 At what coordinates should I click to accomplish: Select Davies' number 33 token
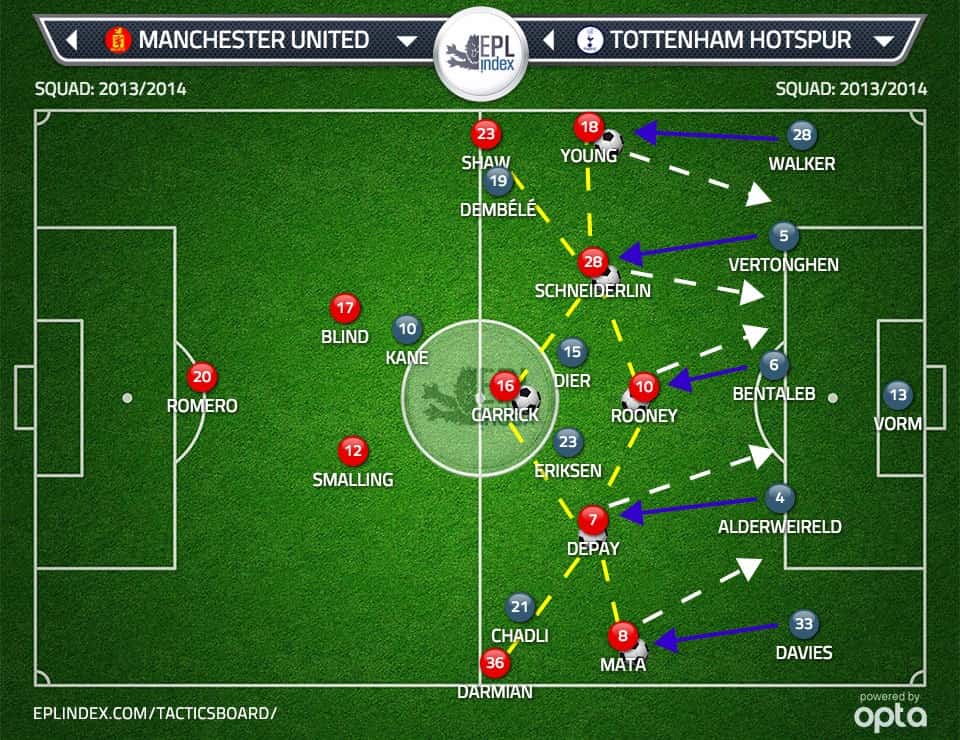[803, 624]
